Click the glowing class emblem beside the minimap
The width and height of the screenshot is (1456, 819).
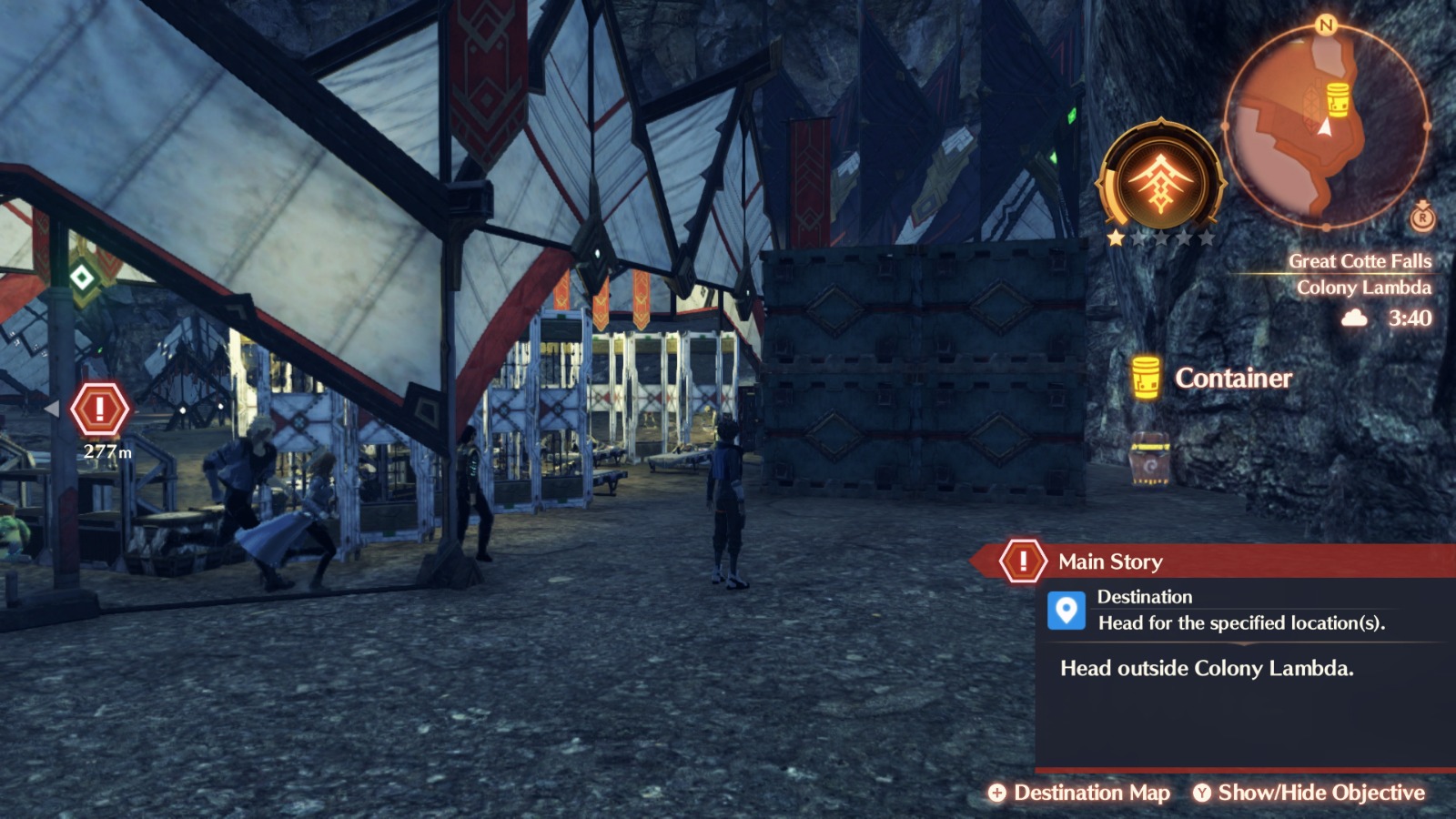[x=1160, y=177]
